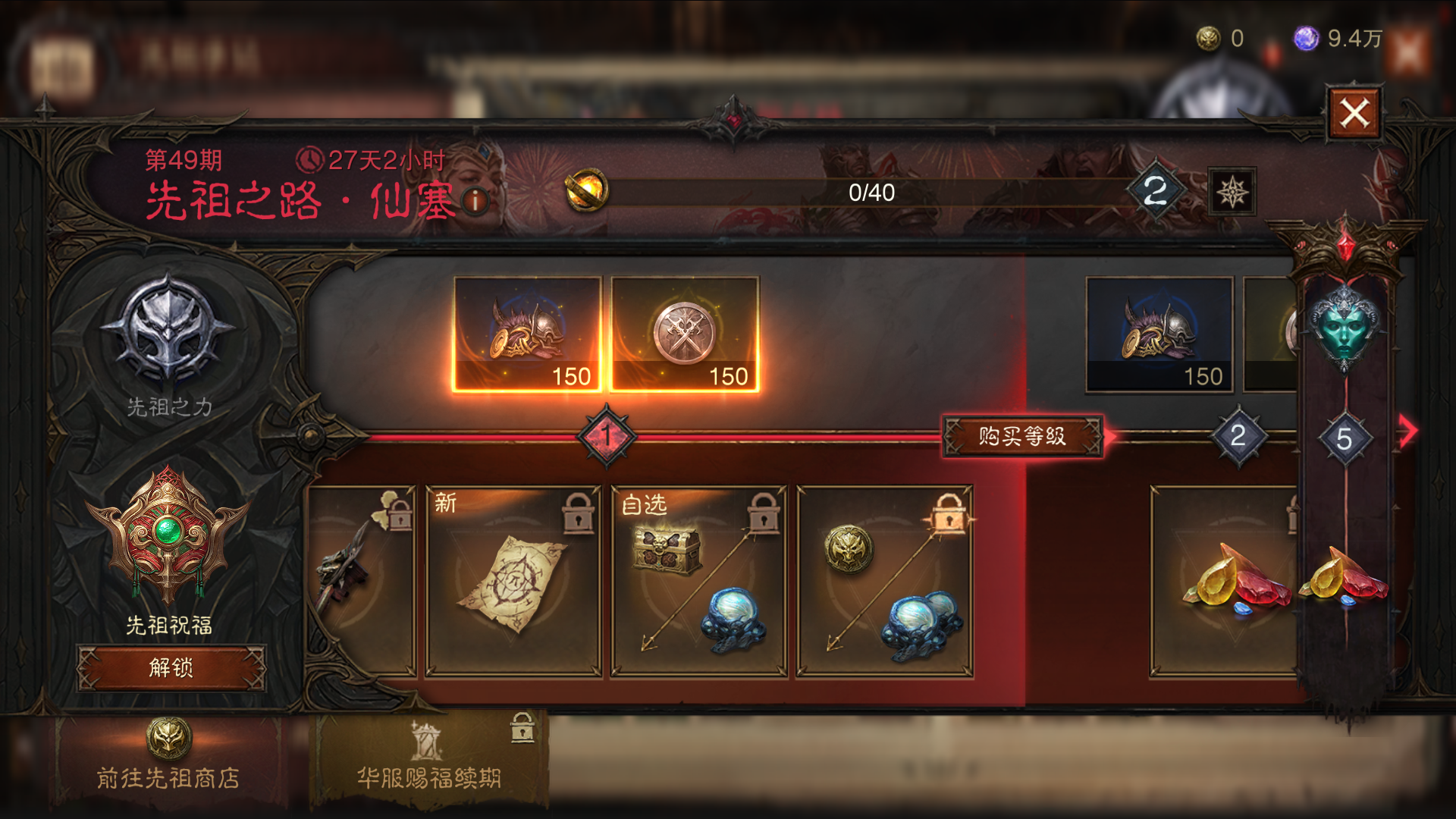Click the red arrow to scroll rewards right

(1407, 431)
